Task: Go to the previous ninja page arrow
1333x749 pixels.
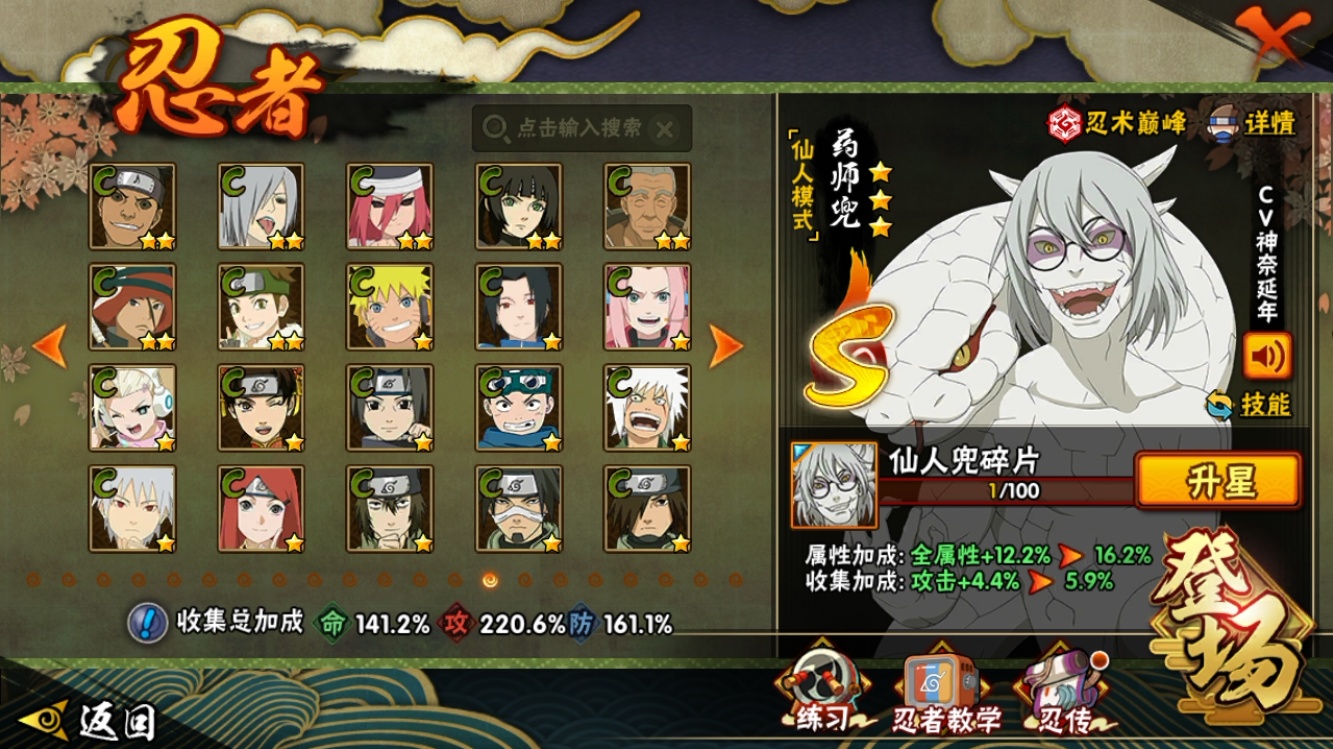Action: click(x=49, y=346)
